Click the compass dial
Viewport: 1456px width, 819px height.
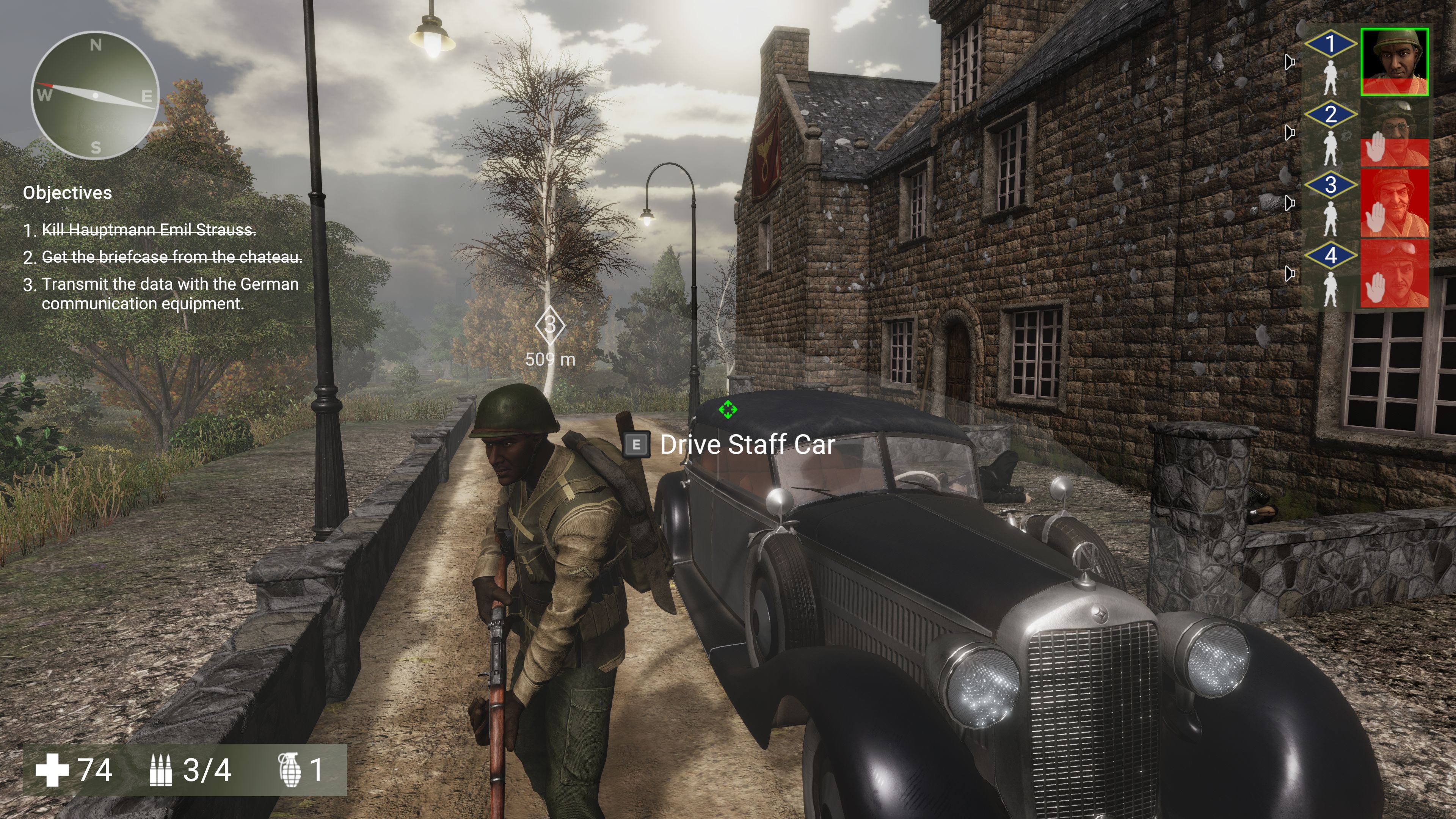point(95,95)
